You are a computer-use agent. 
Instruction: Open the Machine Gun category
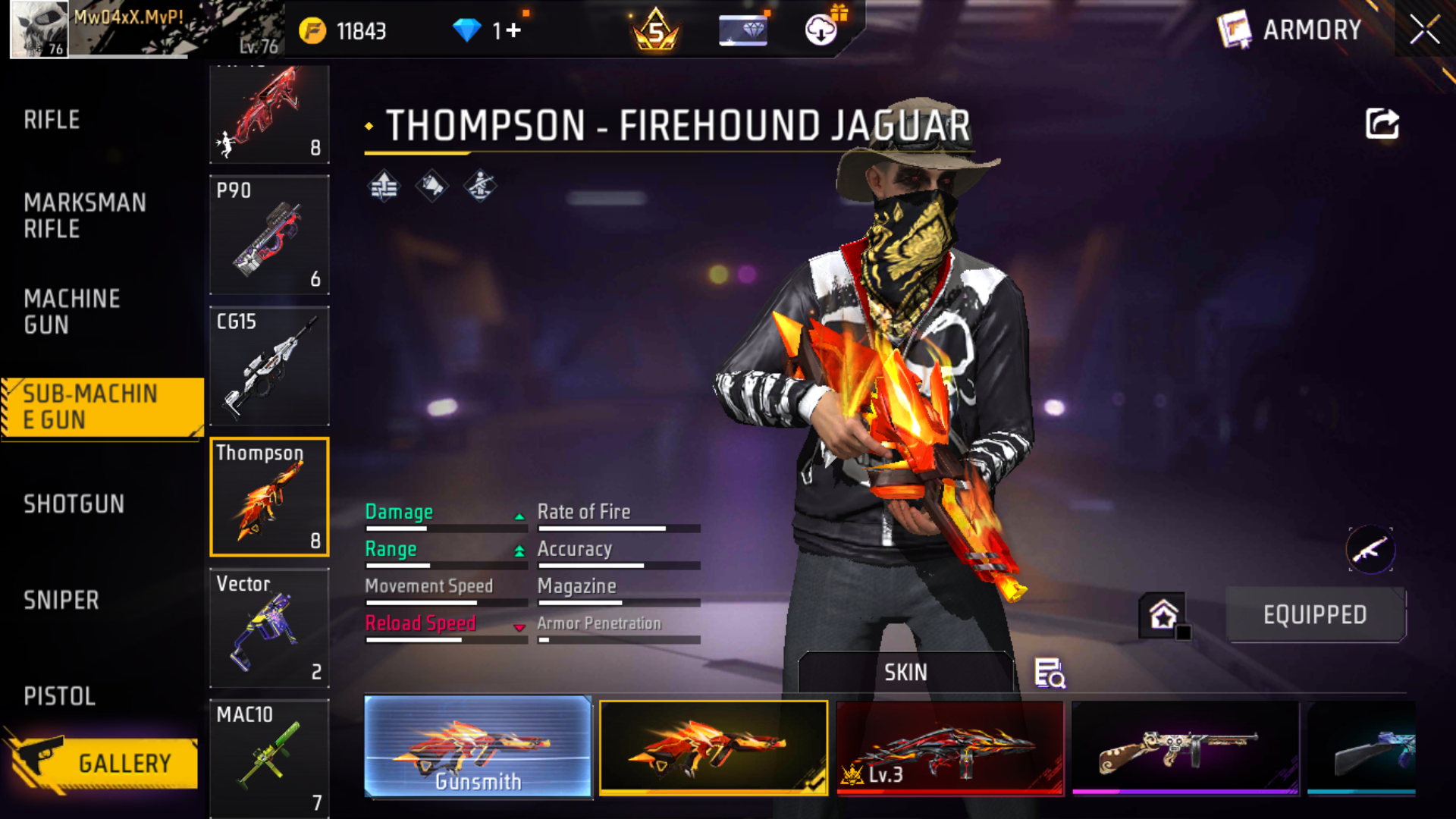72,311
